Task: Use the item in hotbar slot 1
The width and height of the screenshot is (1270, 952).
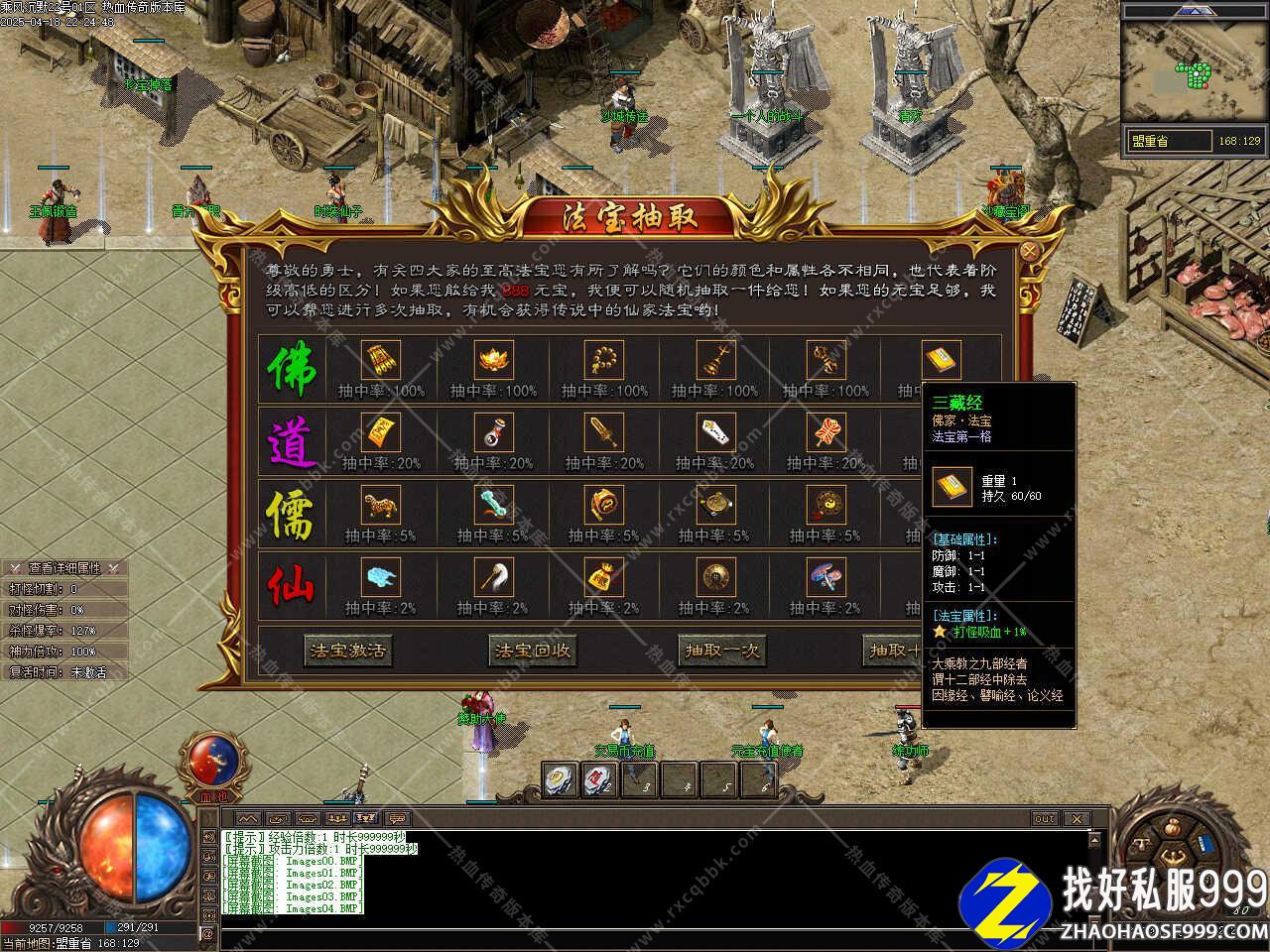Action: click(x=561, y=780)
